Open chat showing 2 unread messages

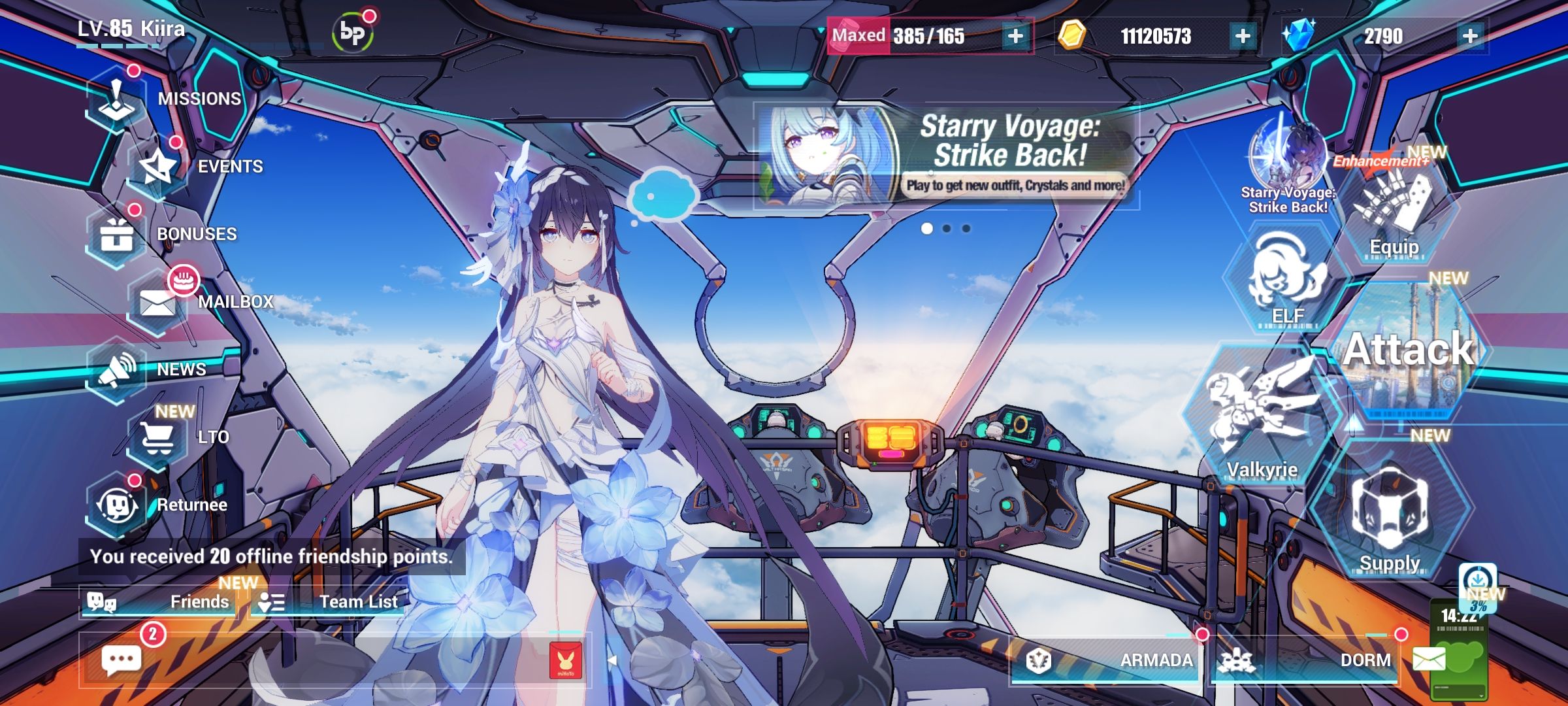[x=121, y=659]
